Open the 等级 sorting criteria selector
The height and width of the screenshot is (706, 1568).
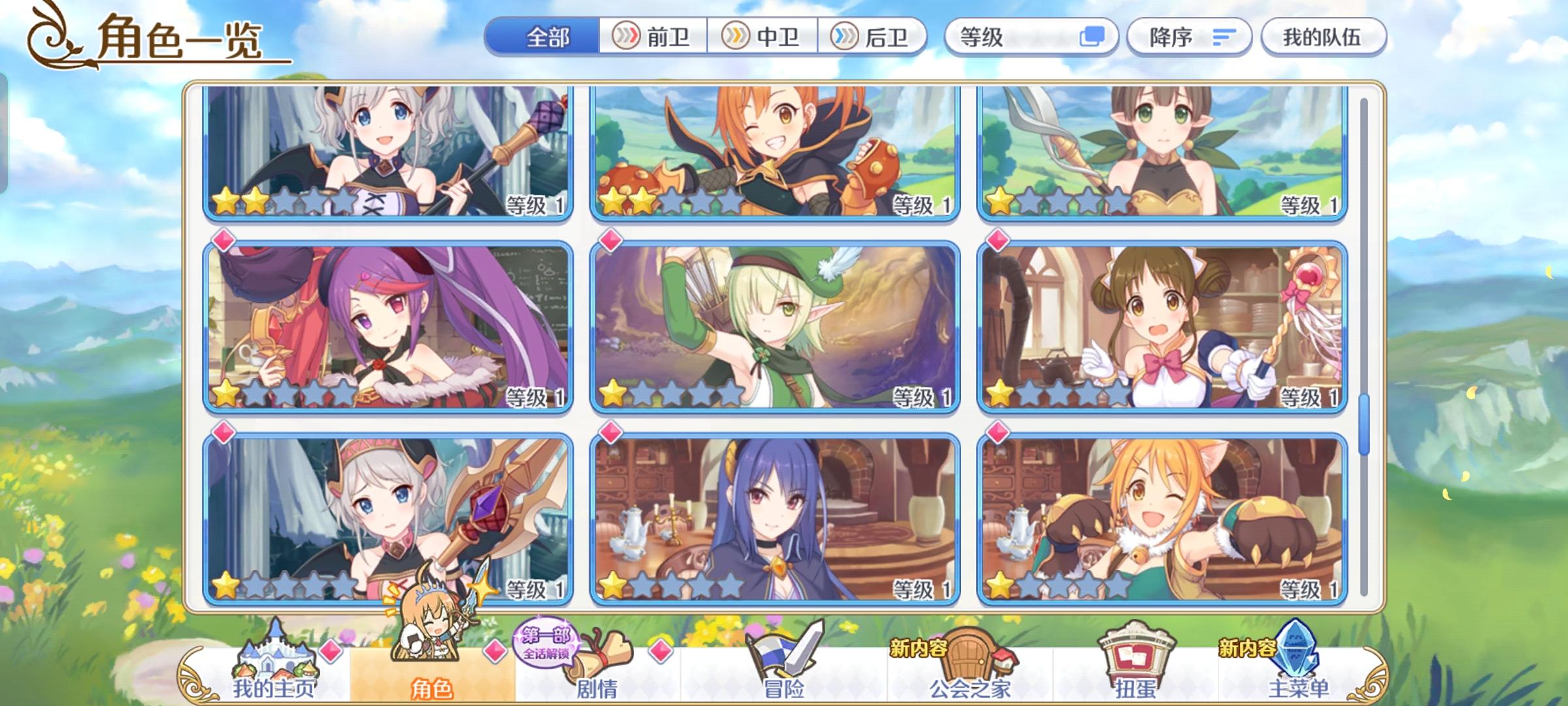tap(1019, 37)
